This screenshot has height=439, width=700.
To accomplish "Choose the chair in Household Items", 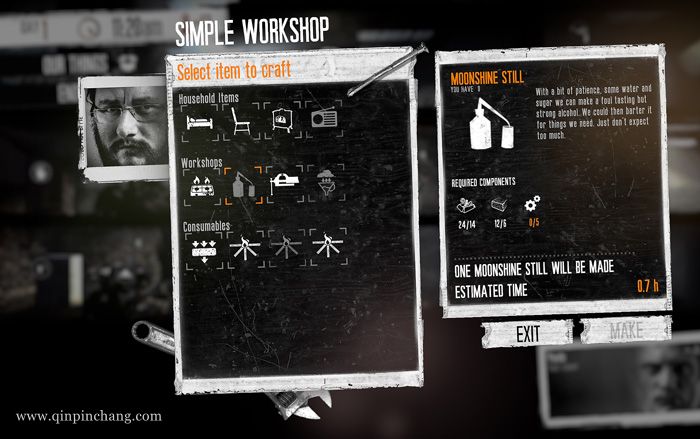I will click(240, 123).
